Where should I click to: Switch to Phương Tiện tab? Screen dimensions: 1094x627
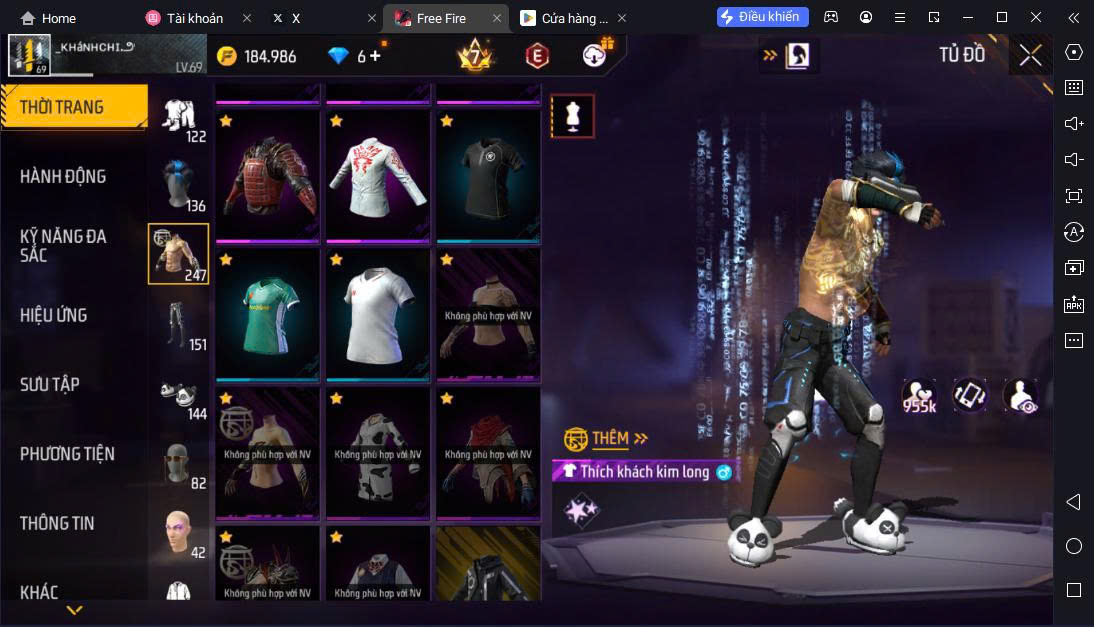pyautogui.click(x=67, y=454)
